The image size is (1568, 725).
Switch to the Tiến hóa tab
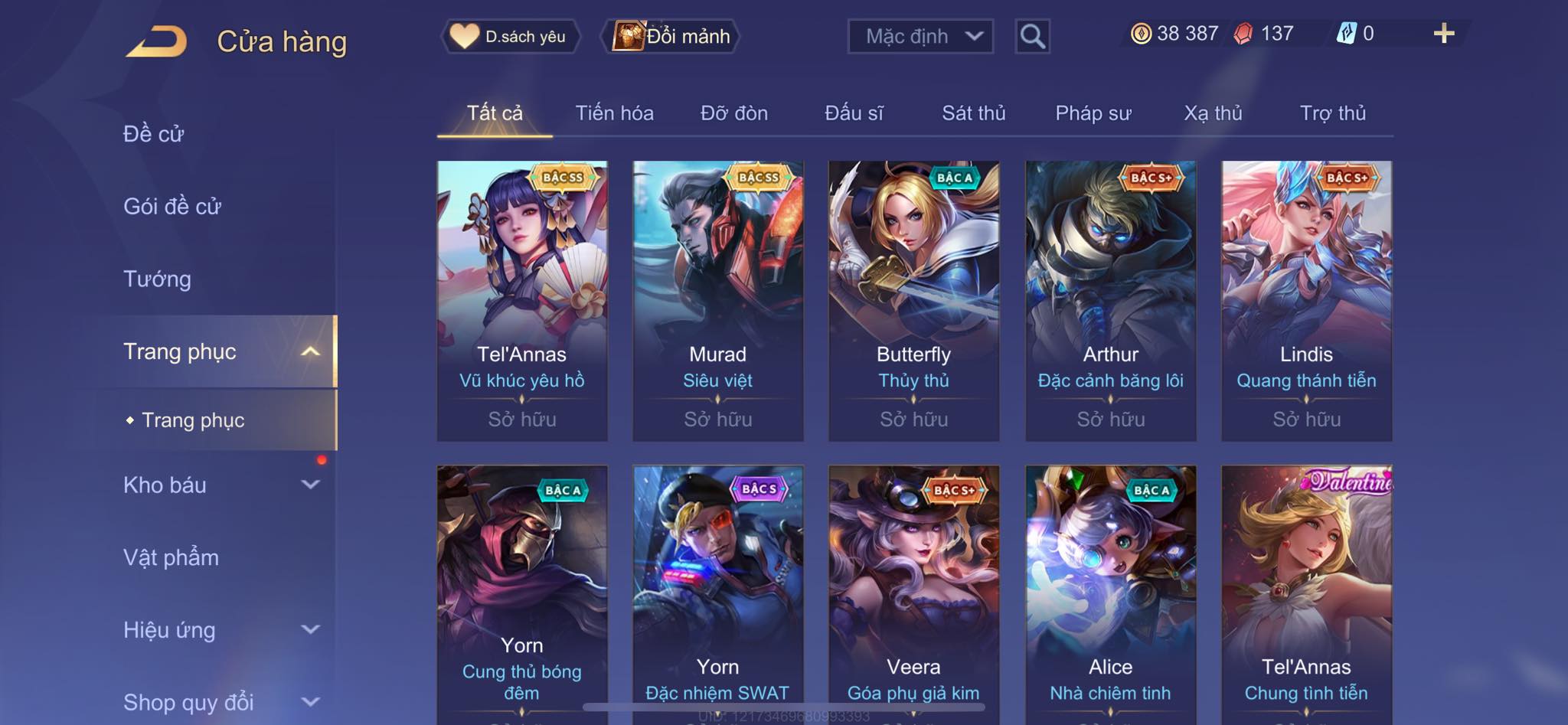(x=614, y=113)
